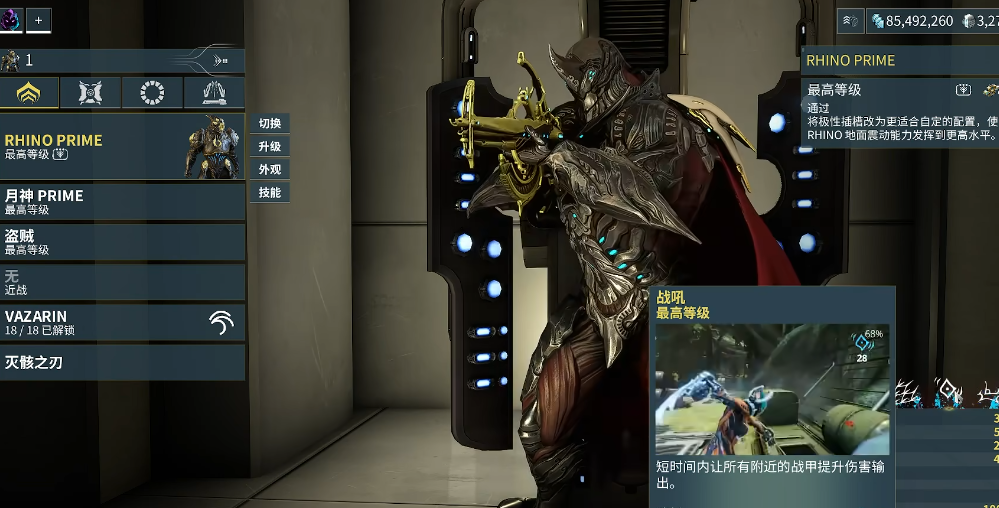
Task: Open the loadout 1 selector bar
Action: tap(122, 61)
